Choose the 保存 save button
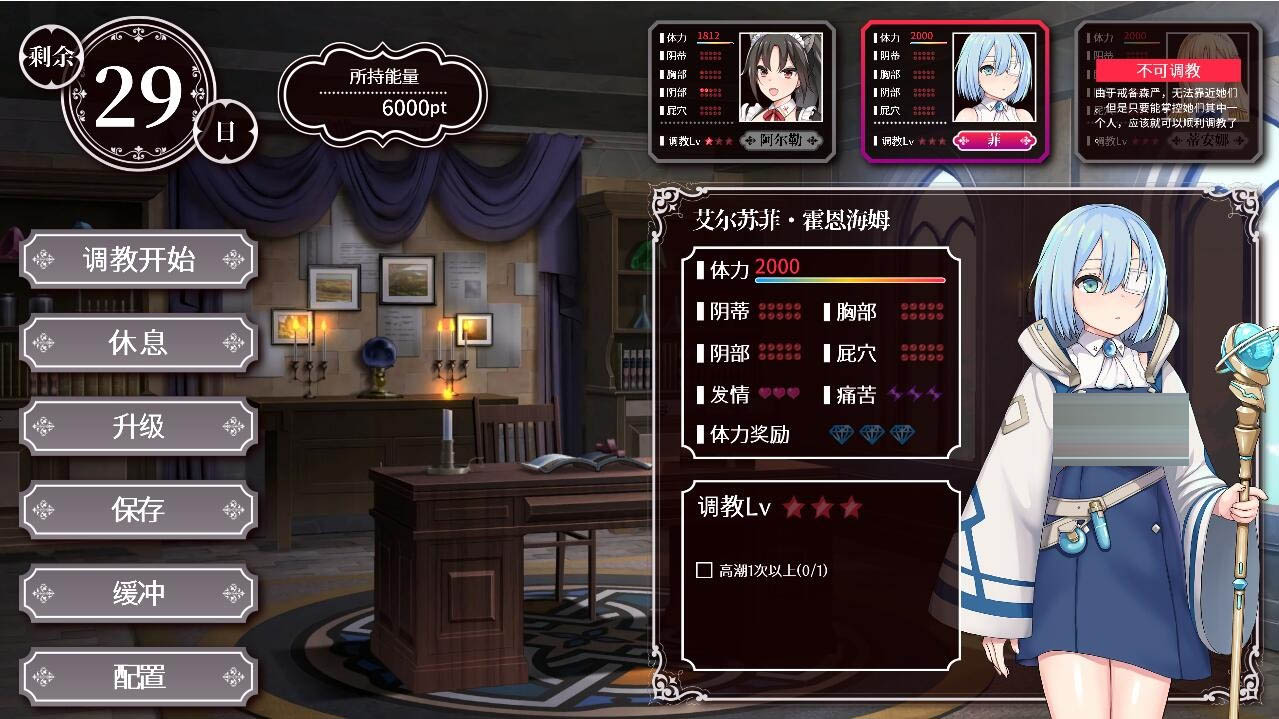Screen dimensions: 1279x719 [x=138, y=510]
